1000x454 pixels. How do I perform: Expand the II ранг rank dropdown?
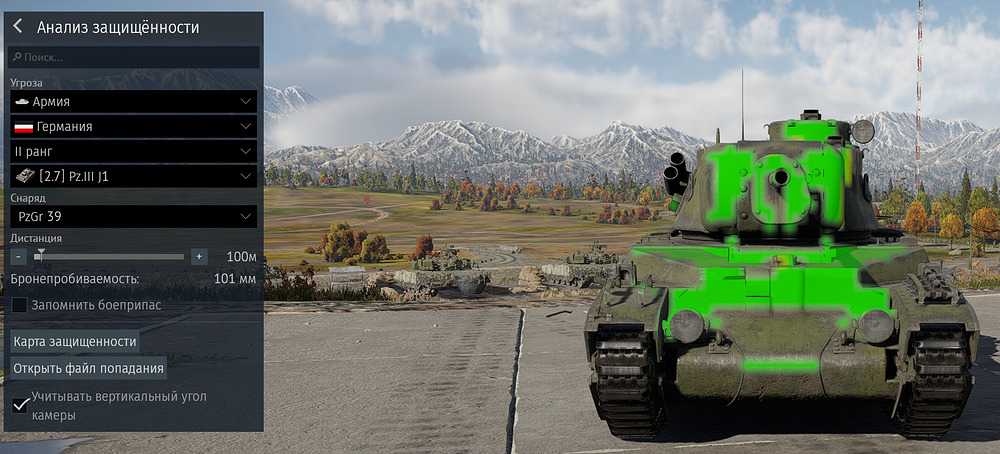133,151
